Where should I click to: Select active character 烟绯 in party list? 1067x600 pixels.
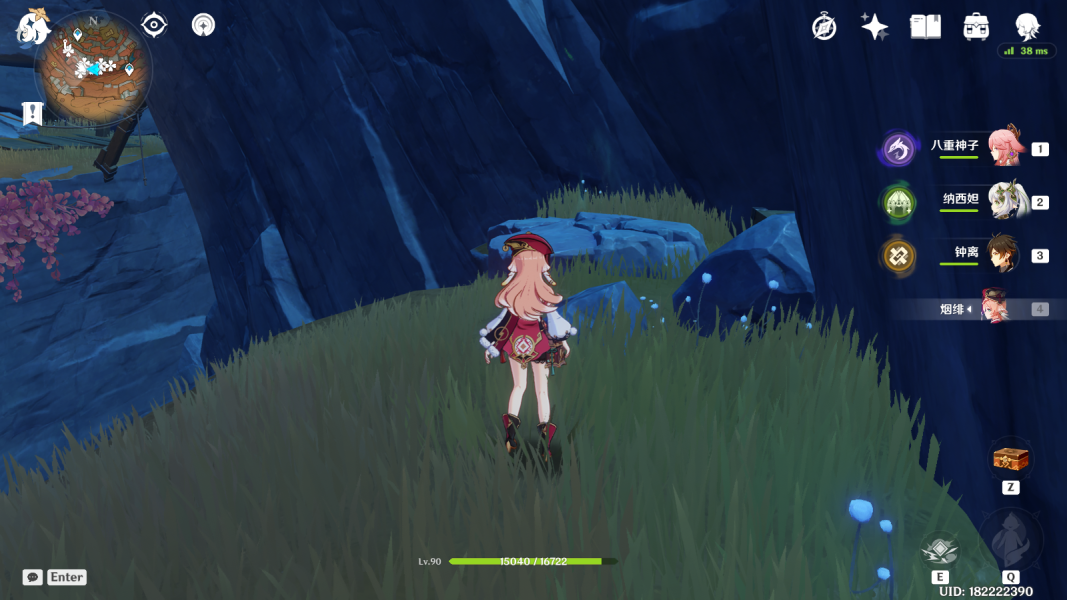point(996,309)
